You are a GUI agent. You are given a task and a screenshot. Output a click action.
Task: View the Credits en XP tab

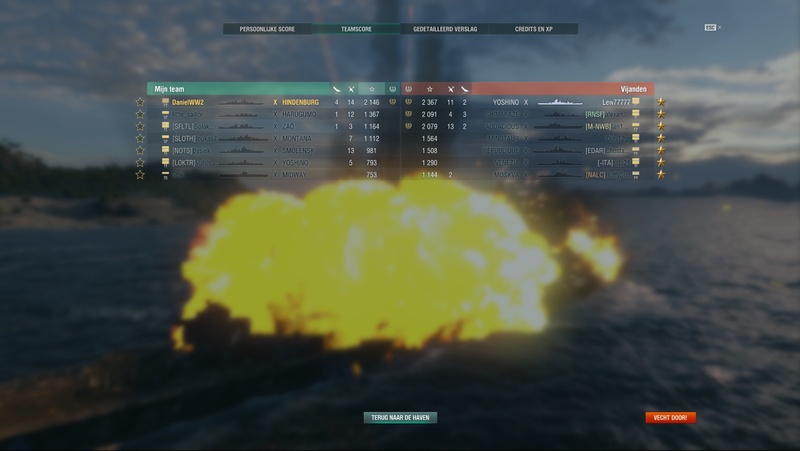point(534,29)
